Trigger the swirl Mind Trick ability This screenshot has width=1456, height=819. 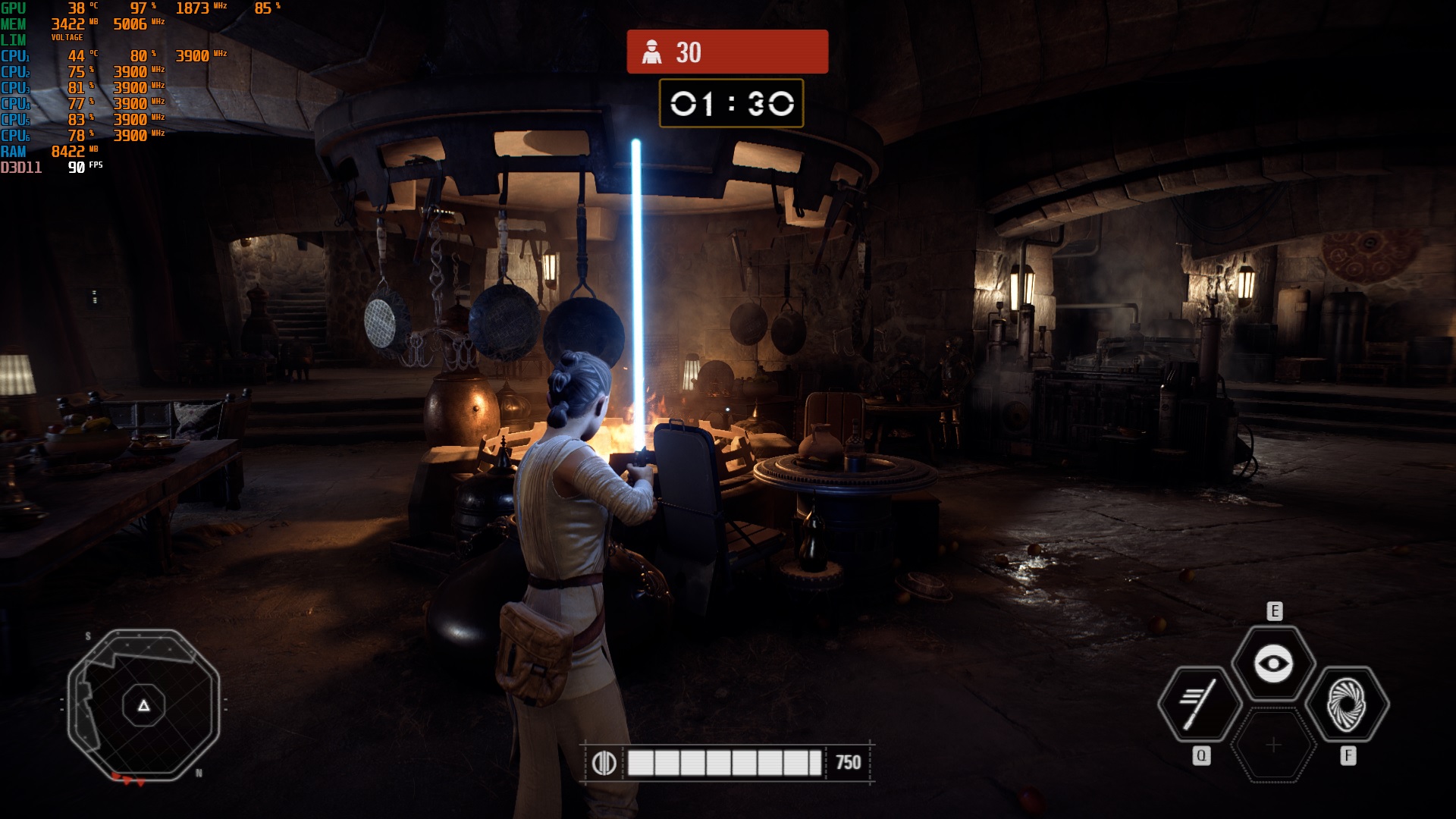[1348, 704]
